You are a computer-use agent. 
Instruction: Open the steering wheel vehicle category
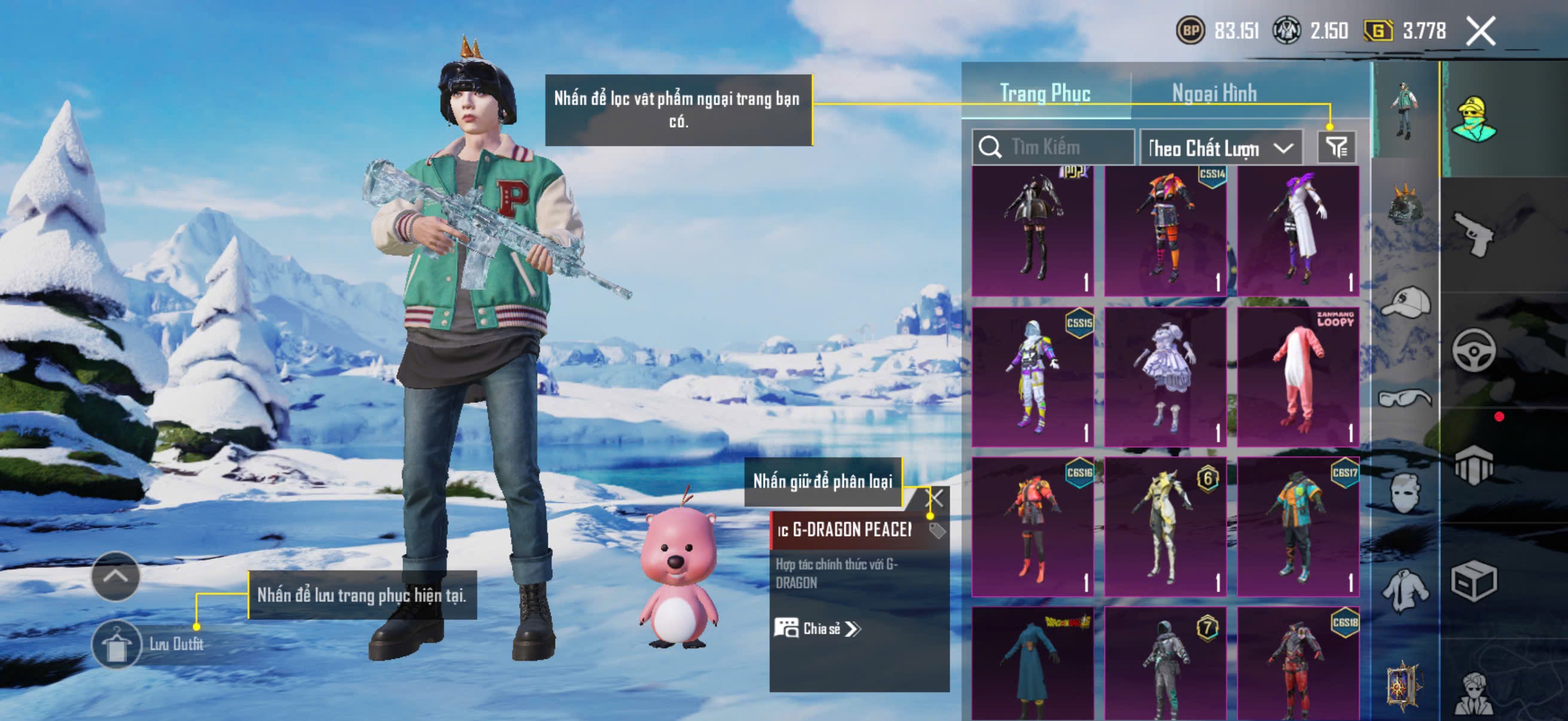pos(1473,350)
